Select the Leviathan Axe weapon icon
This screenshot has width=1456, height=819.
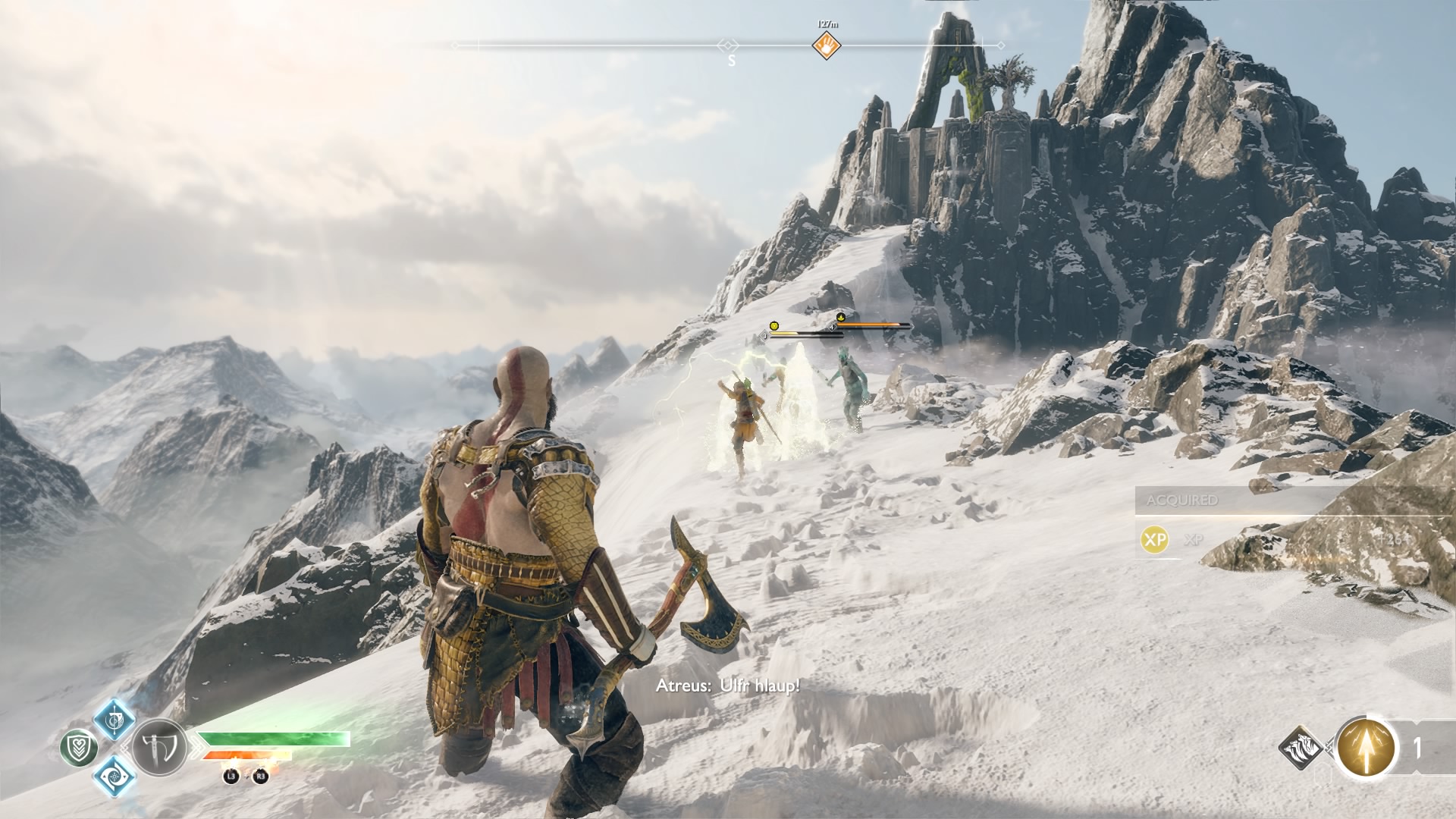[159, 747]
